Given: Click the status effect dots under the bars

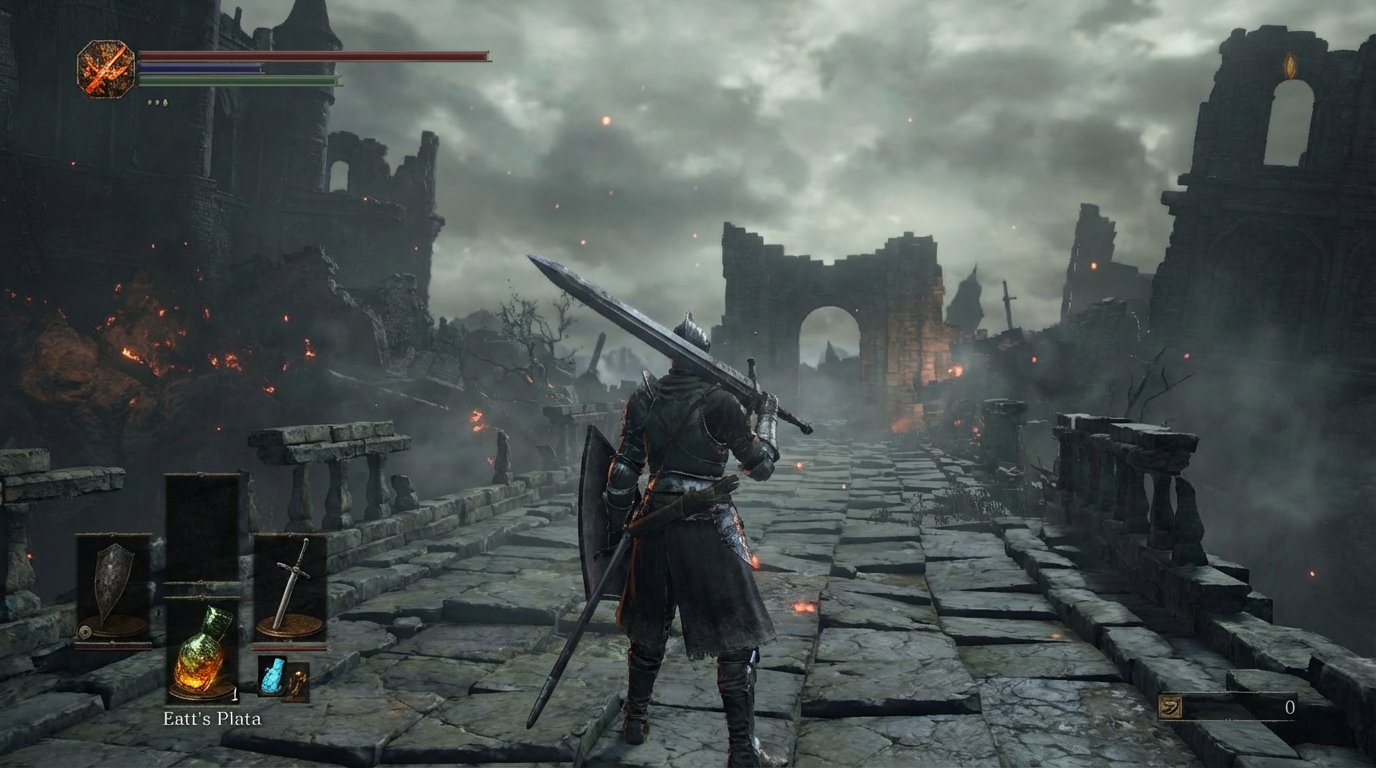Looking at the screenshot, I should click(x=155, y=100).
